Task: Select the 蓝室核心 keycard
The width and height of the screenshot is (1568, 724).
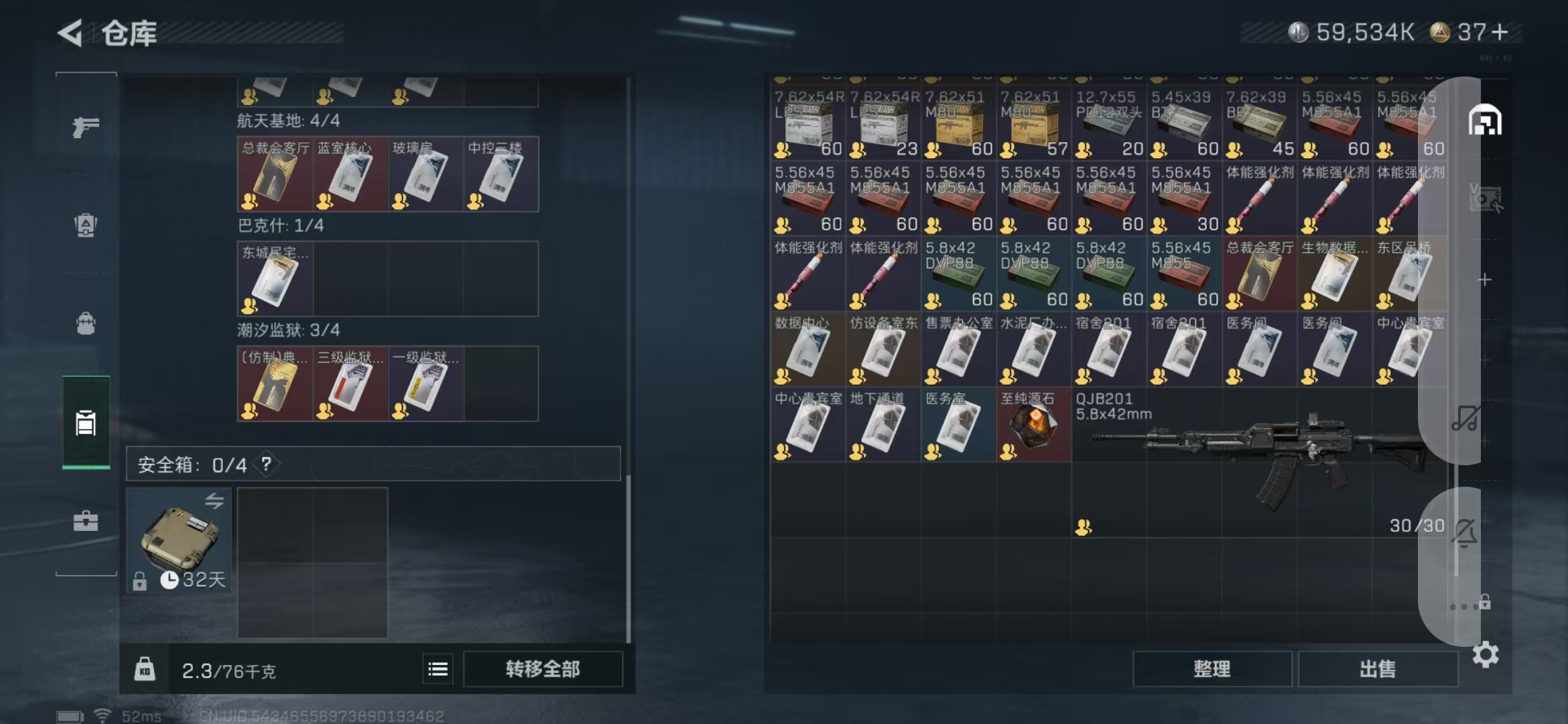Action: 350,175
